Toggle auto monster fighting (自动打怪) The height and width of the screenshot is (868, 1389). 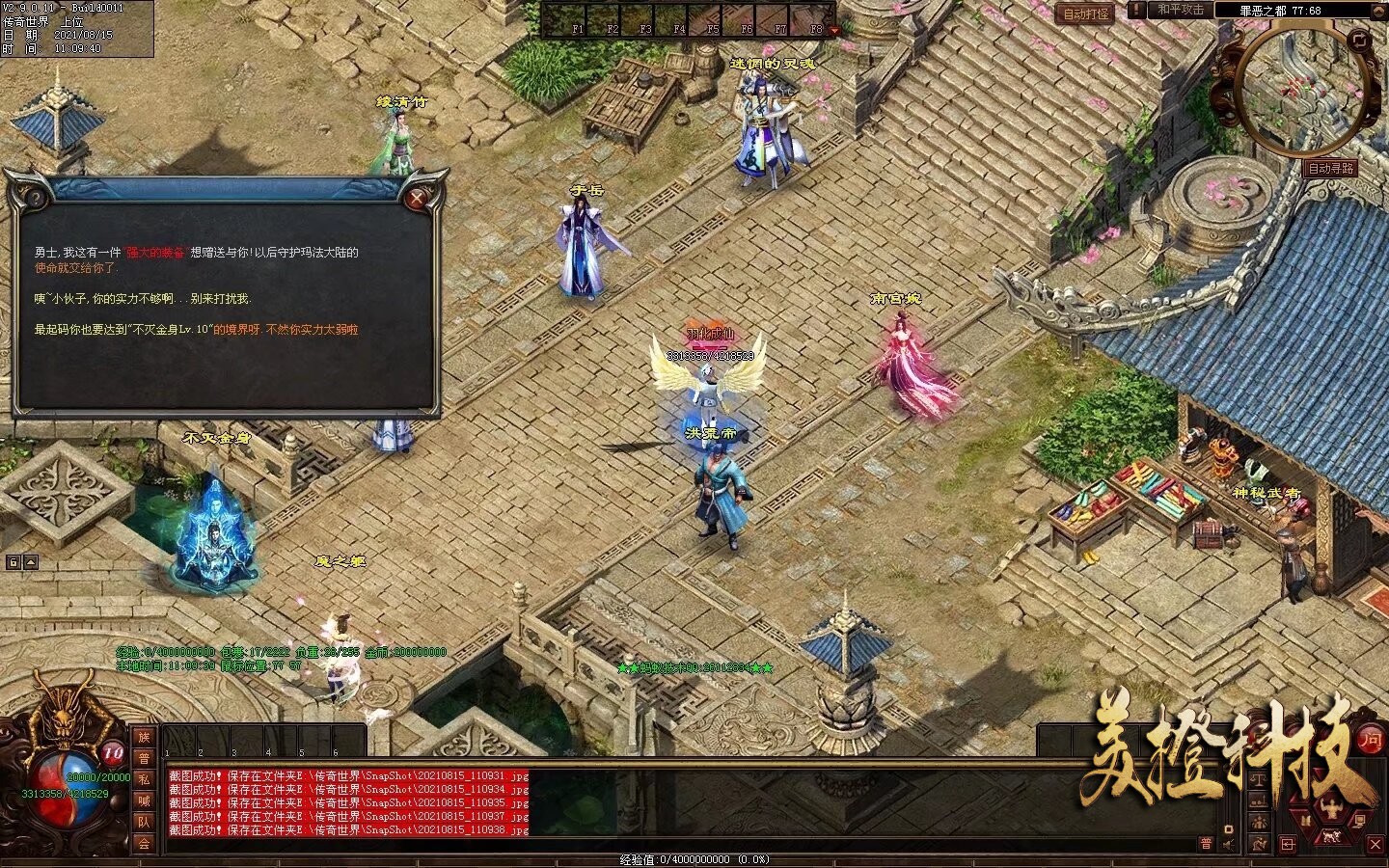tap(1085, 14)
